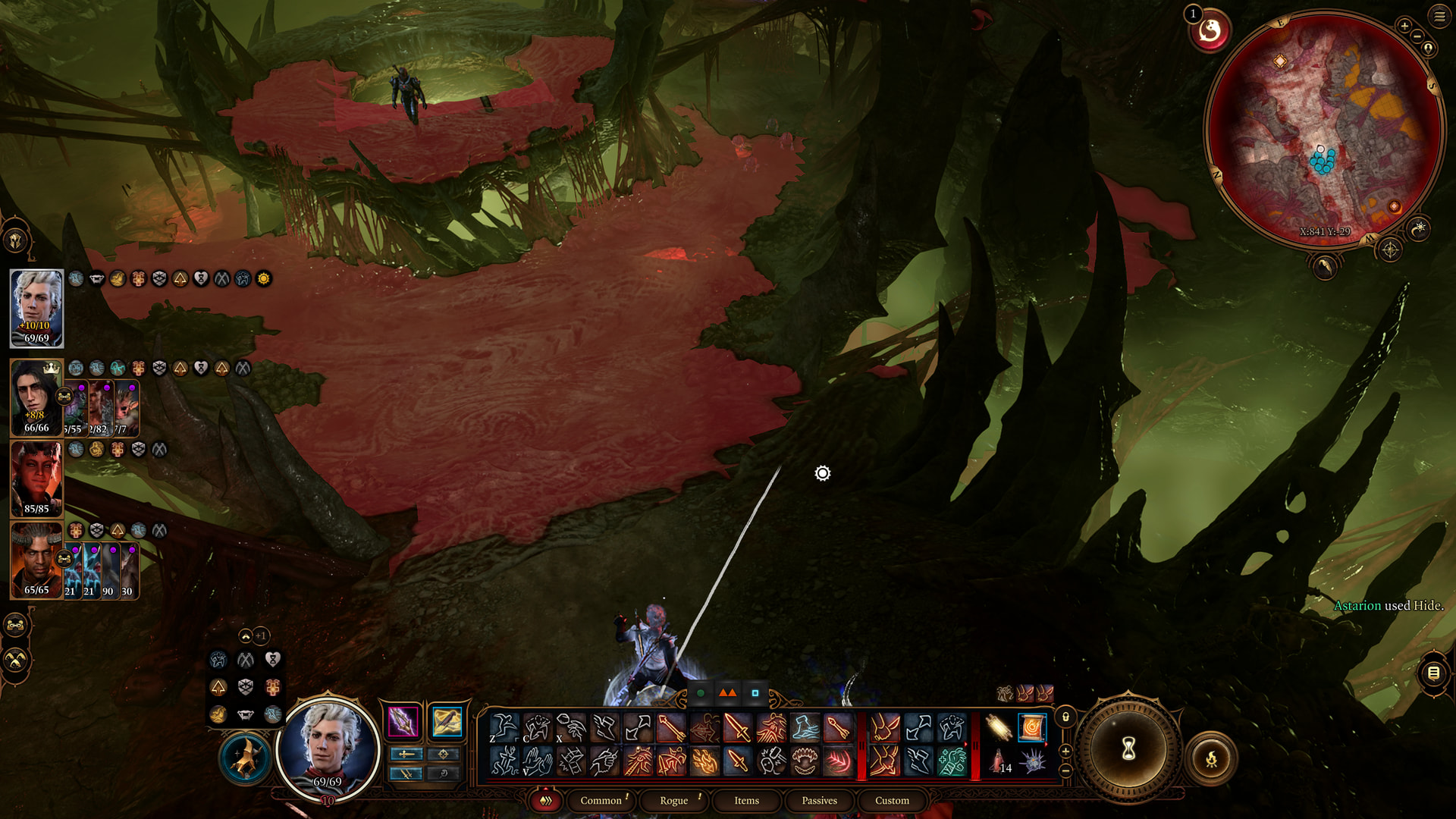
Task: Select the red tiefling party member portrait
Action: [x=36, y=479]
